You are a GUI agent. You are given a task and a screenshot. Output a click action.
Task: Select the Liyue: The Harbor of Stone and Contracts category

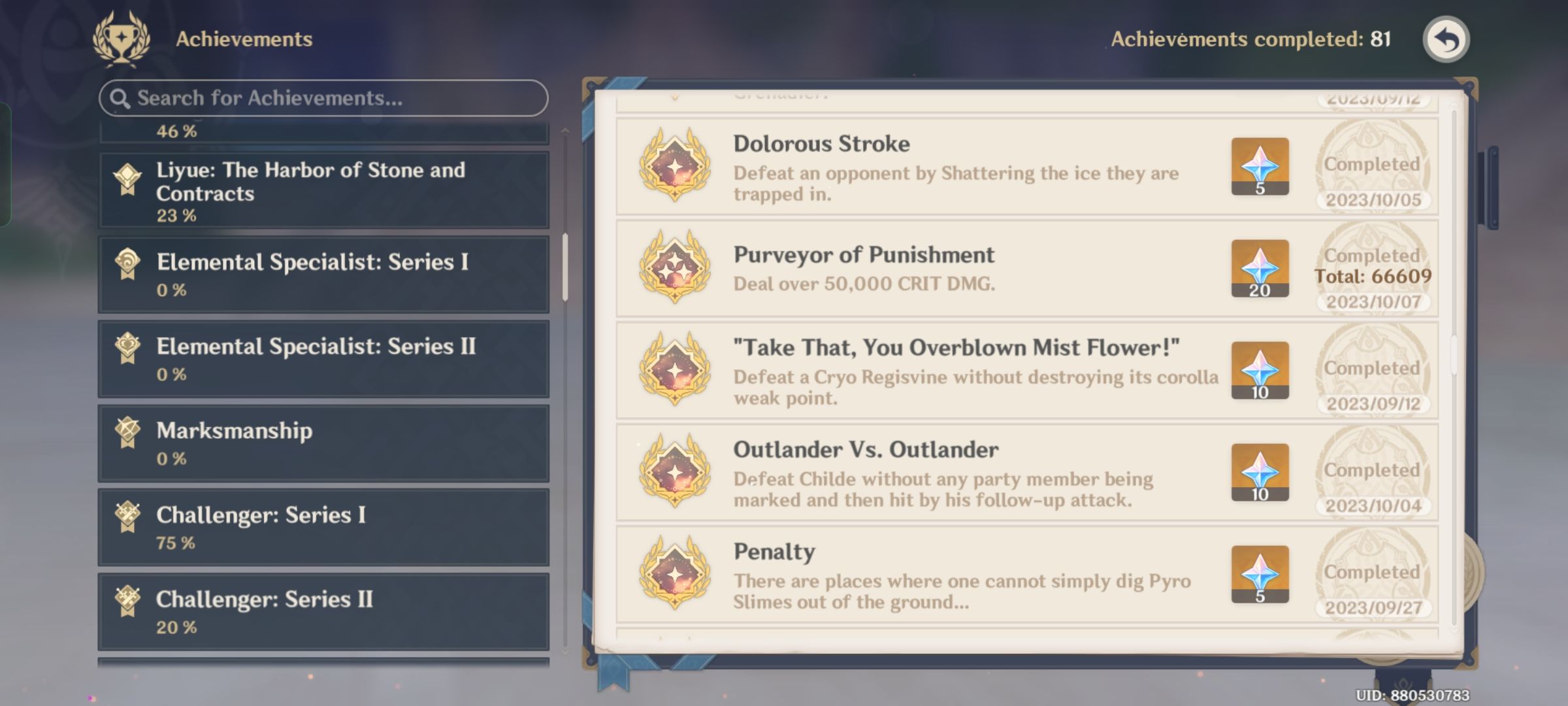click(x=323, y=190)
